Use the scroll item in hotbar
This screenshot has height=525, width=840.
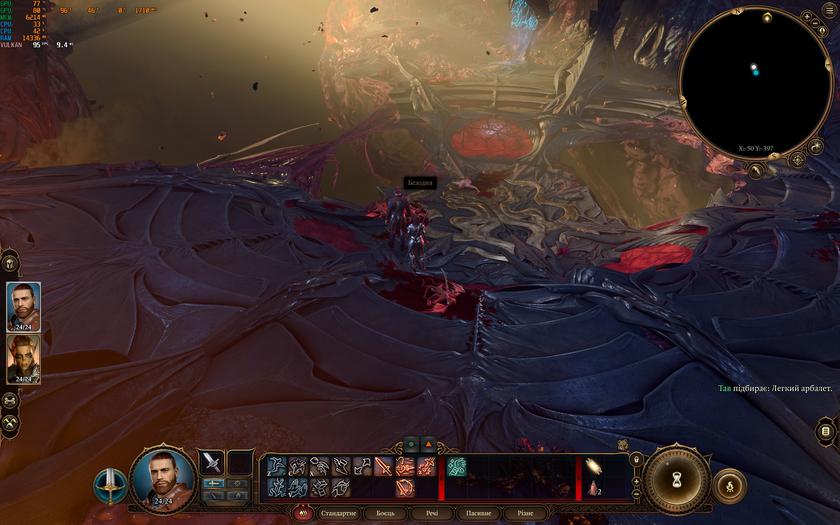[593, 466]
